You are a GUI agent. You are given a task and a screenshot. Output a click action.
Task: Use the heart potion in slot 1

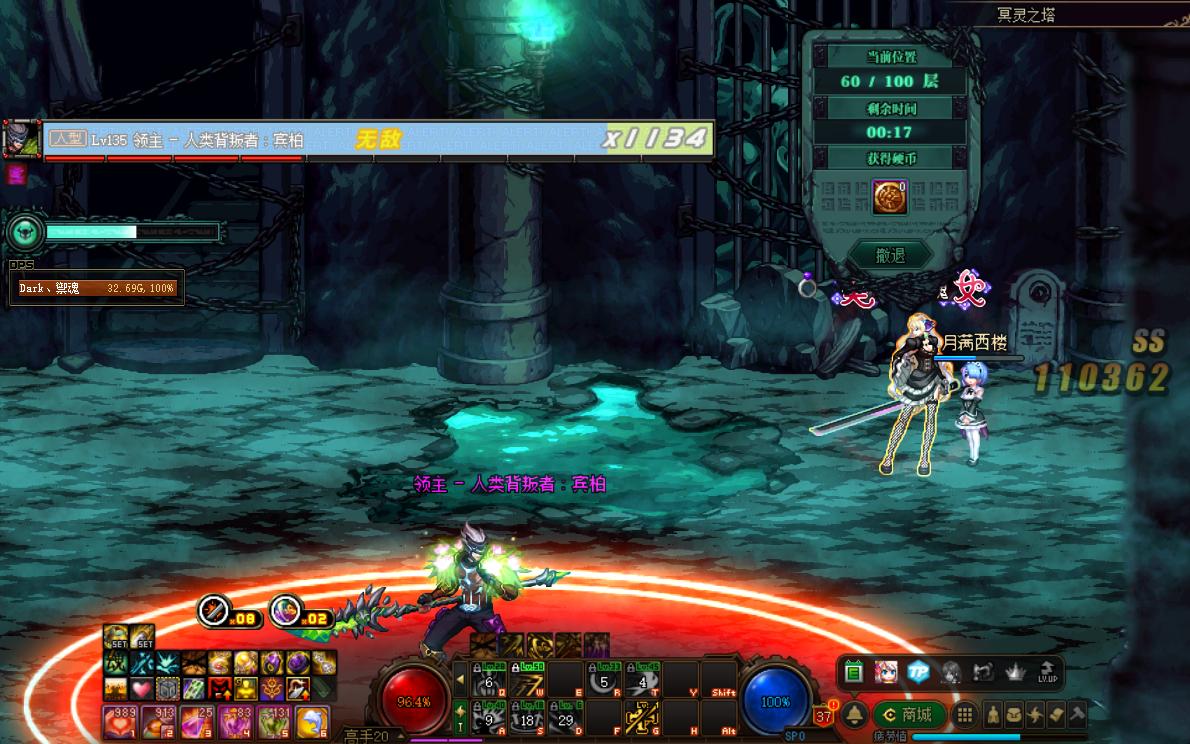point(118,720)
